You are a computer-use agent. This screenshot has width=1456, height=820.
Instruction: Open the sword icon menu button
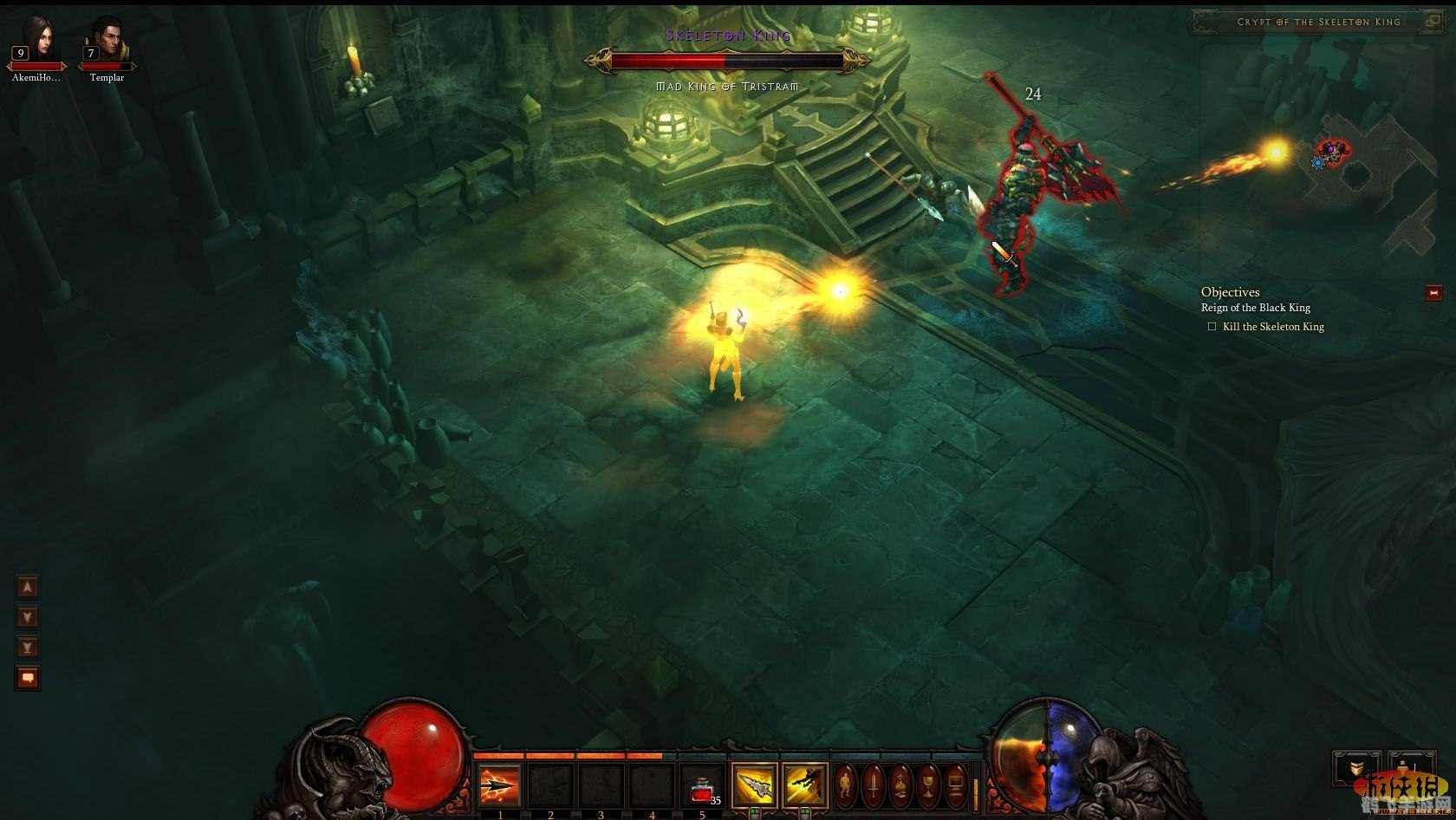click(x=874, y=786)
